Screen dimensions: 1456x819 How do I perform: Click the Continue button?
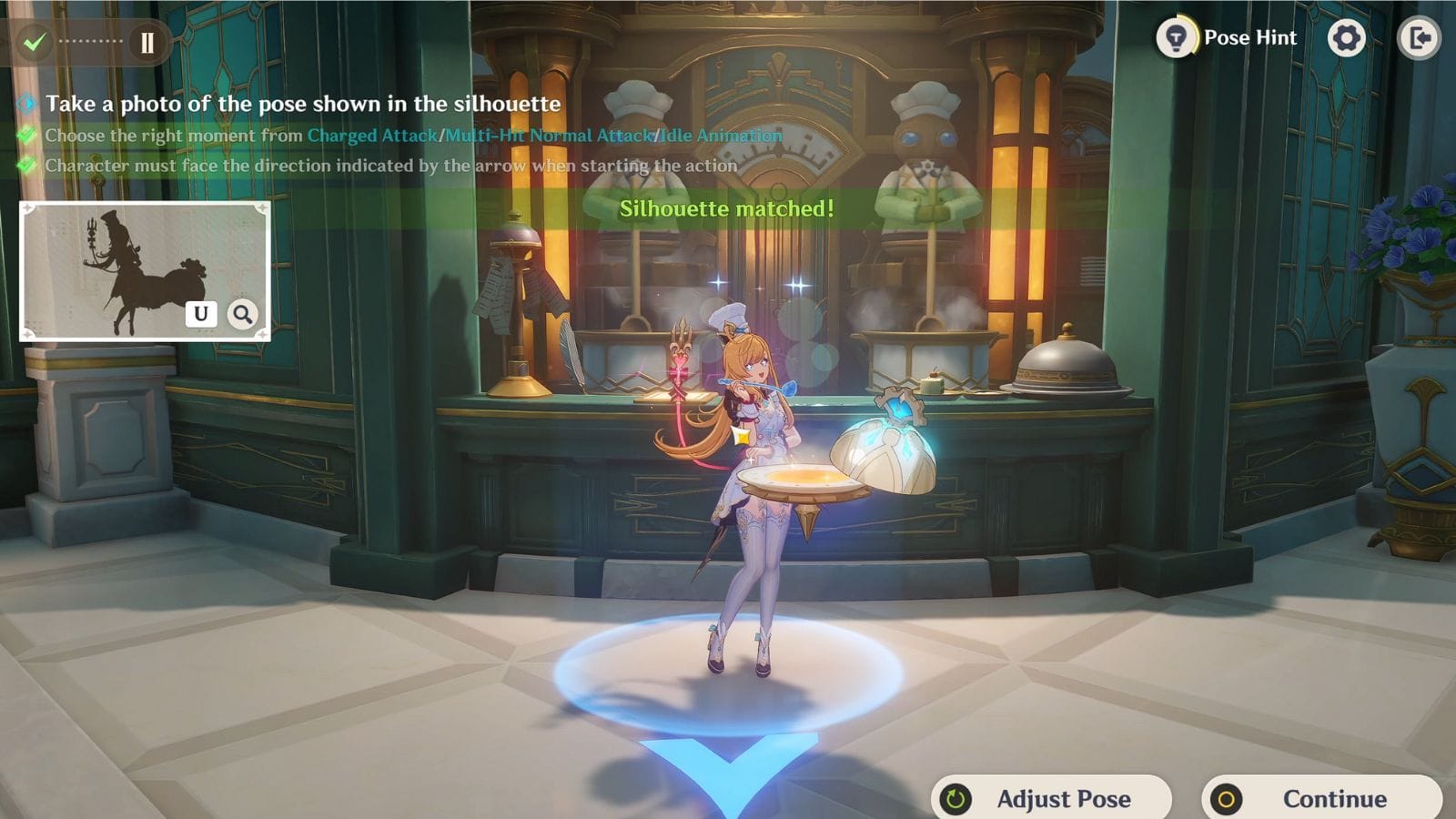(x=1322, y=798)
